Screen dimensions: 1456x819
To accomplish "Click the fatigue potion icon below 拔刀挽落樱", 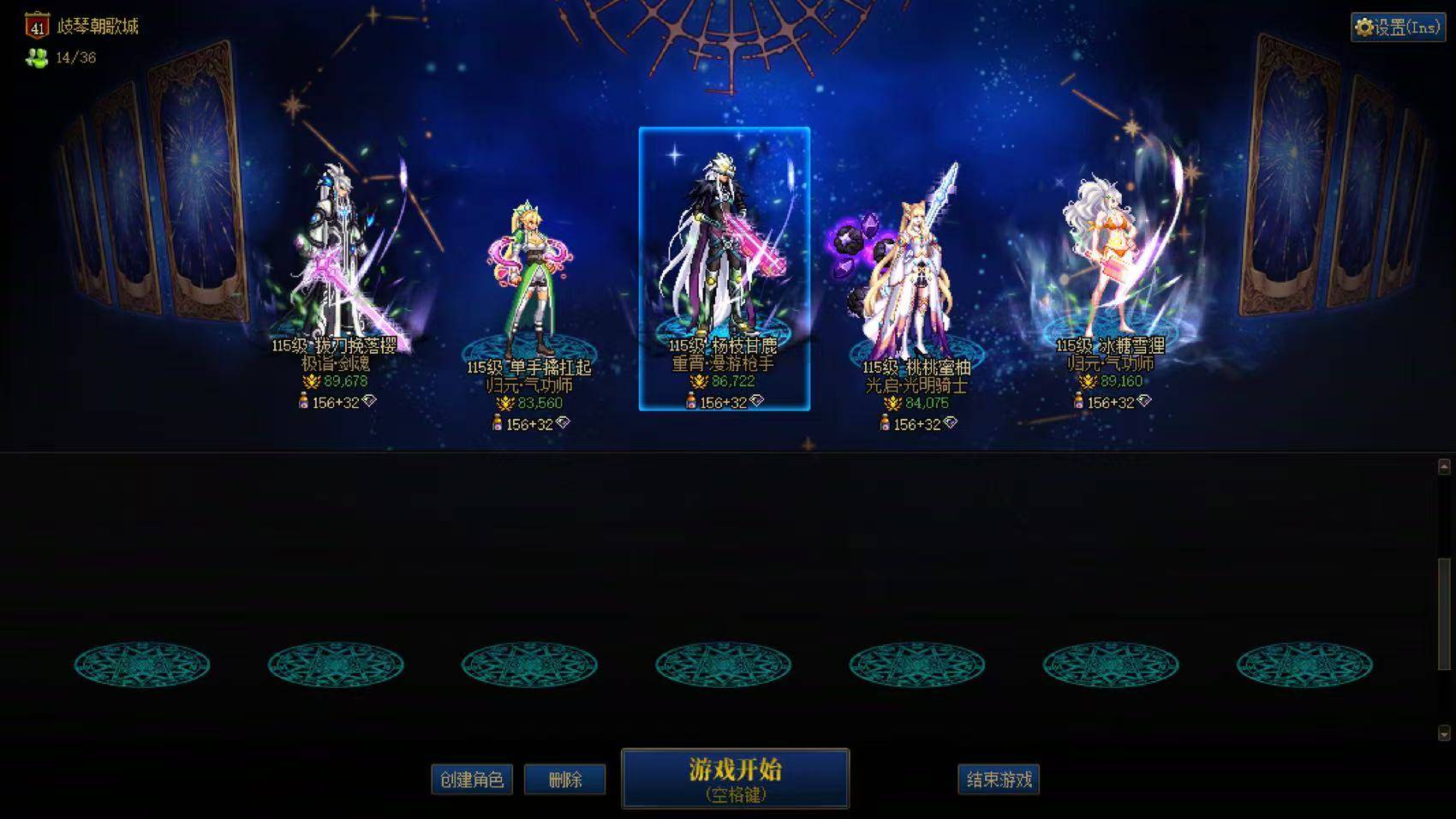I will 303,400.
